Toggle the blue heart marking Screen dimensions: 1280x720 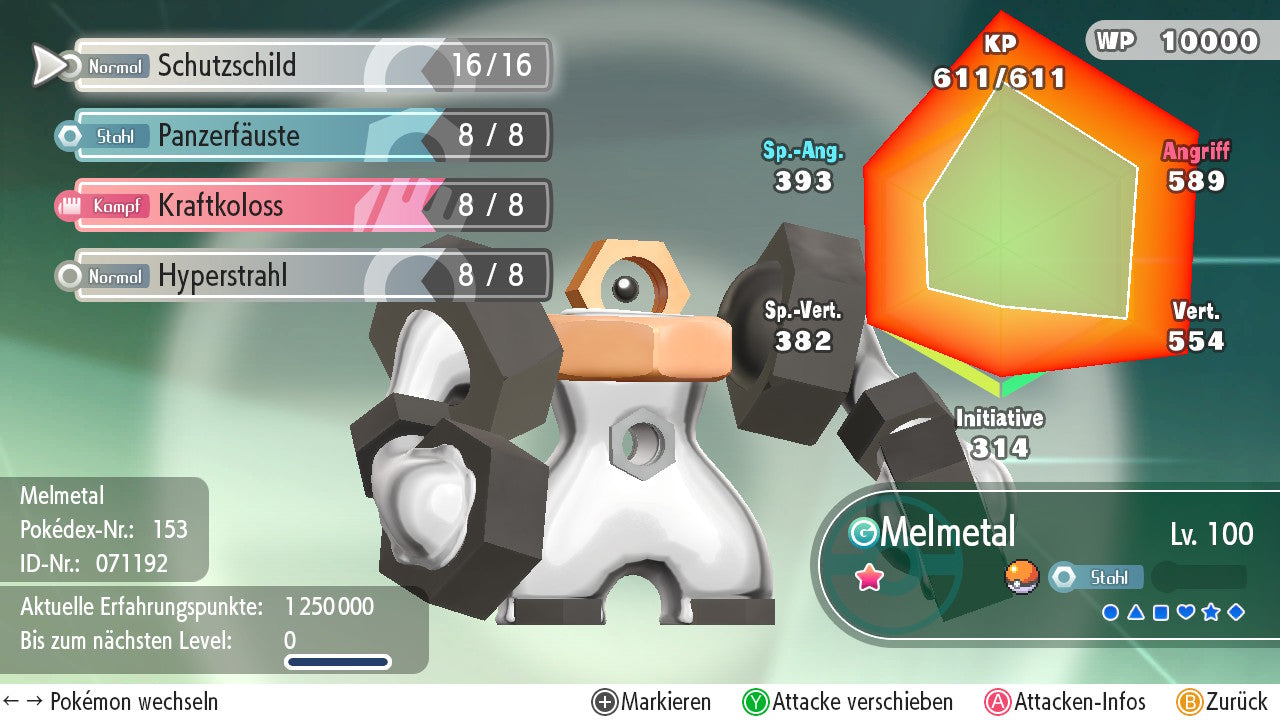pos(1185,612)
